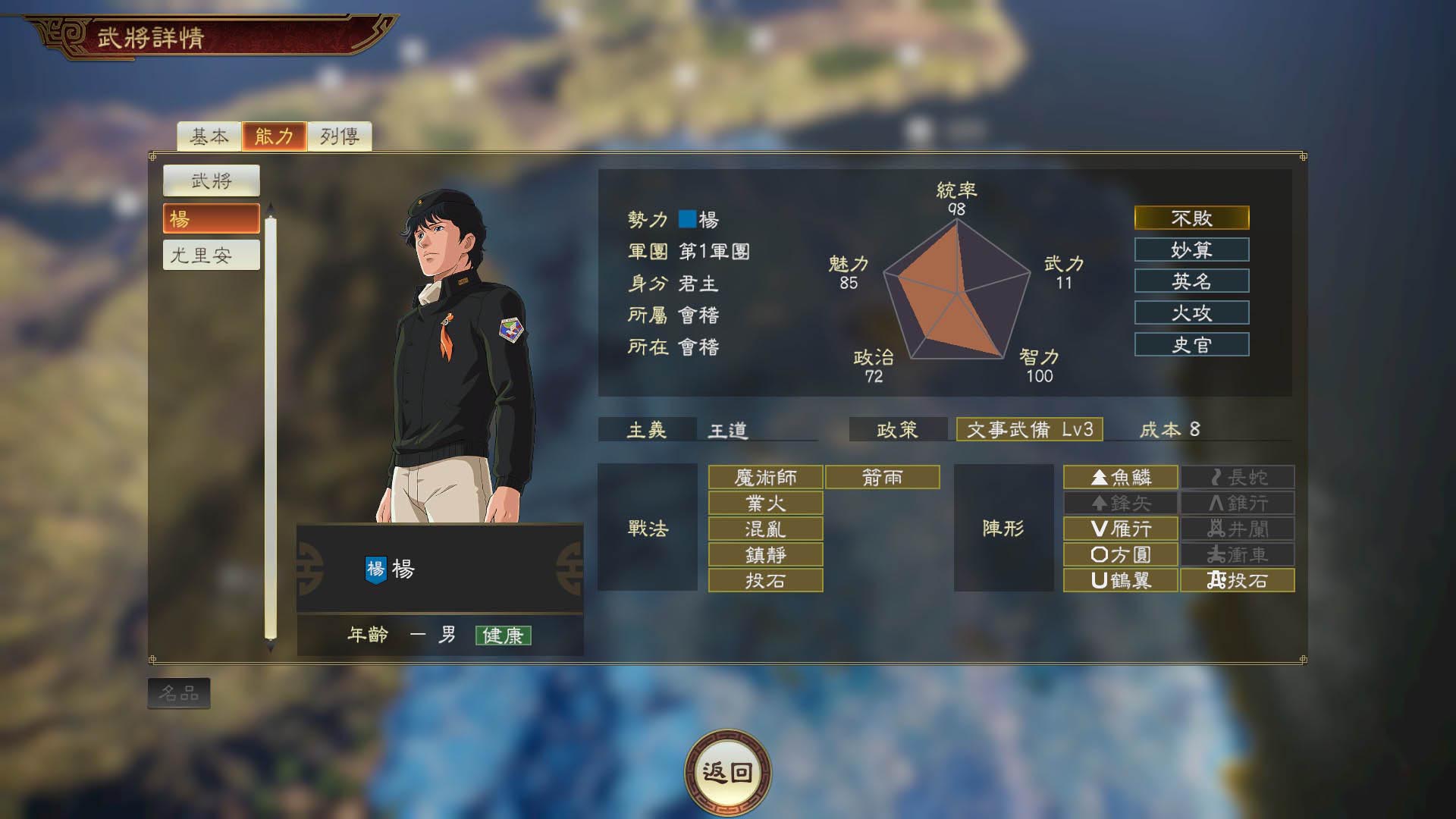Screen dimensions: 1456x819
Task: Select the 方圓 formation
Action: 1120,554
